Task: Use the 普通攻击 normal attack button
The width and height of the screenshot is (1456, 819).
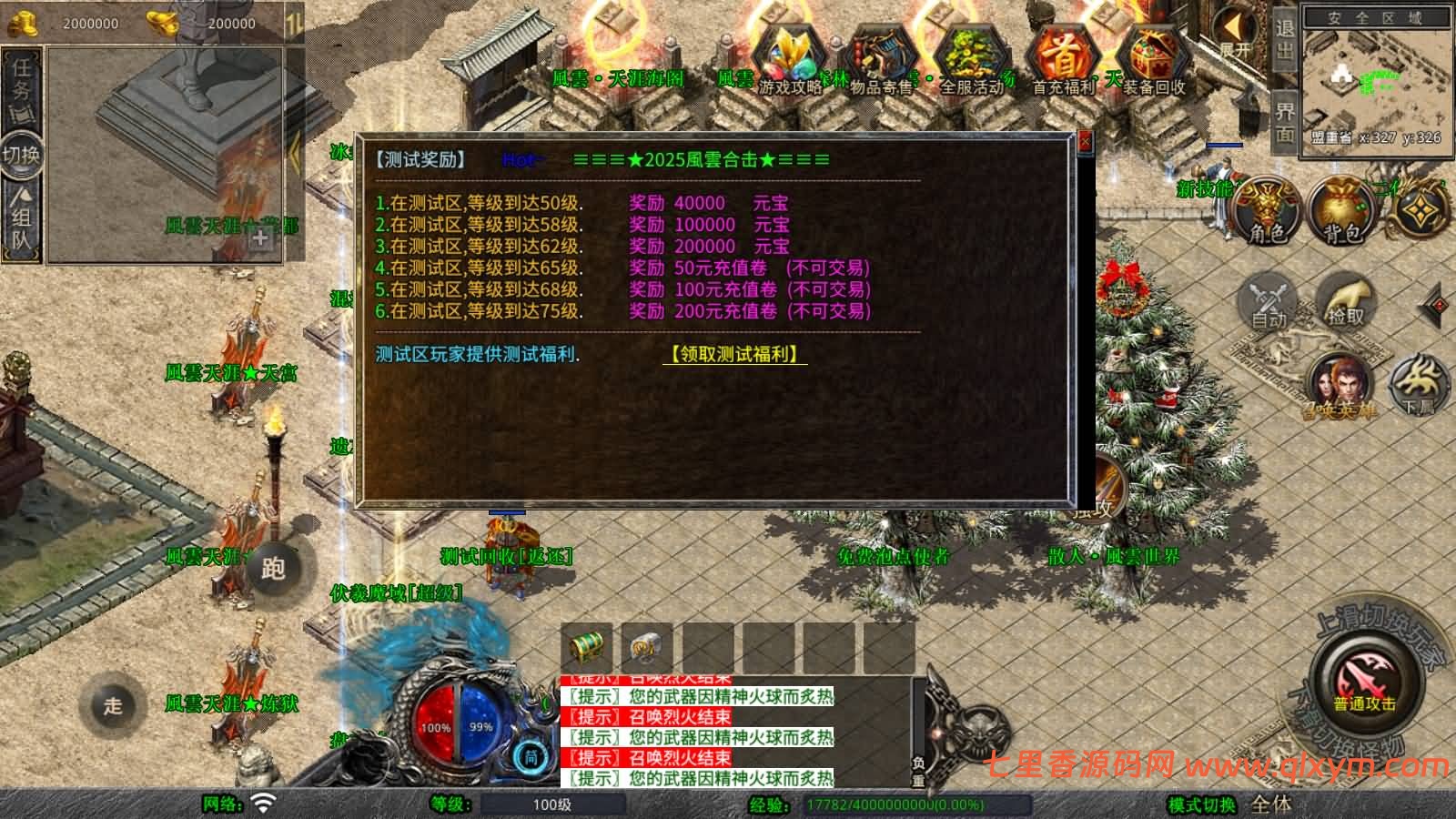Action: (x=1364, y=684)
